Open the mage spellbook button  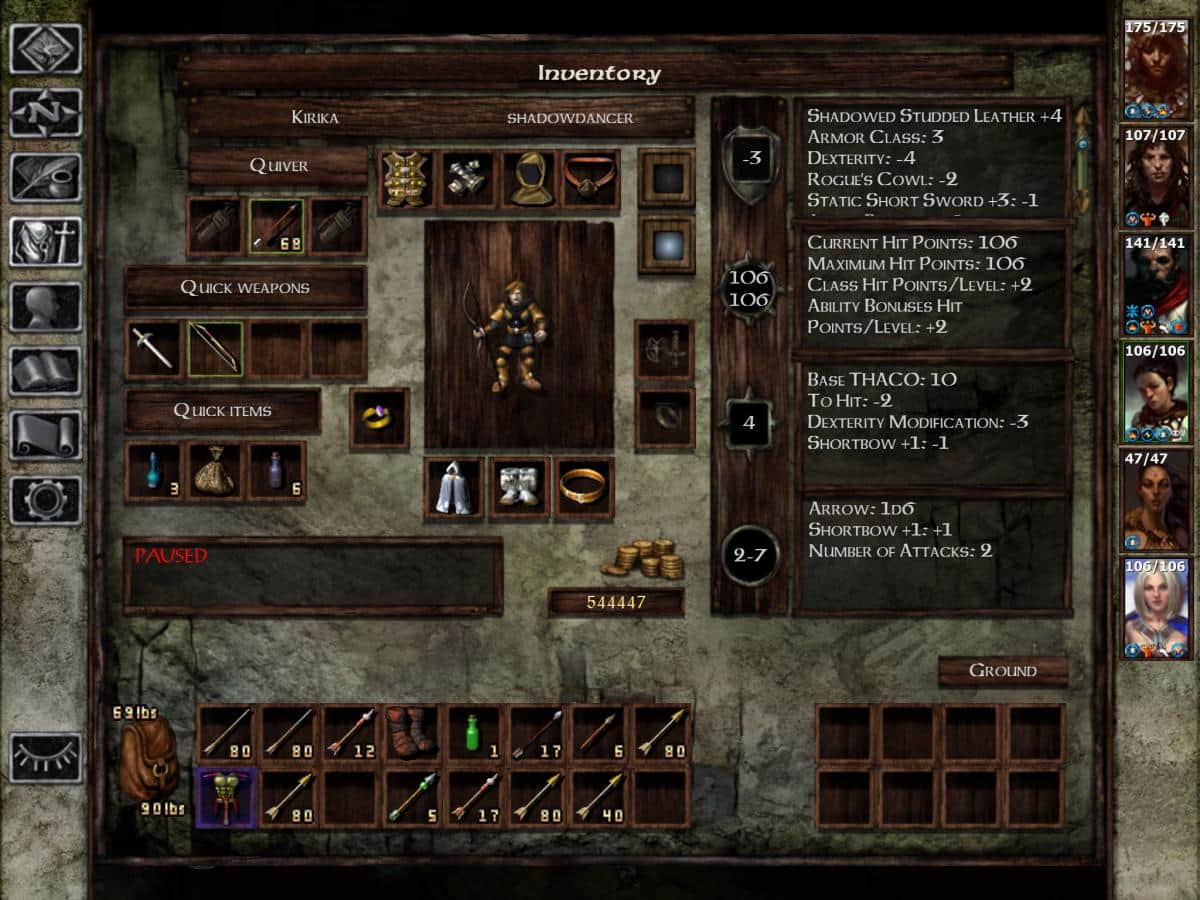tap(45, 371)
